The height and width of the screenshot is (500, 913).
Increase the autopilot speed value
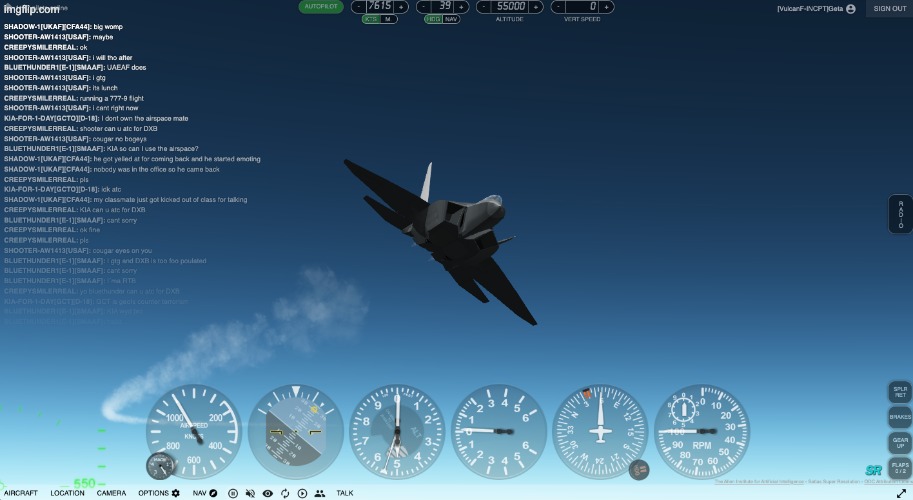click(x=402, y=7)
